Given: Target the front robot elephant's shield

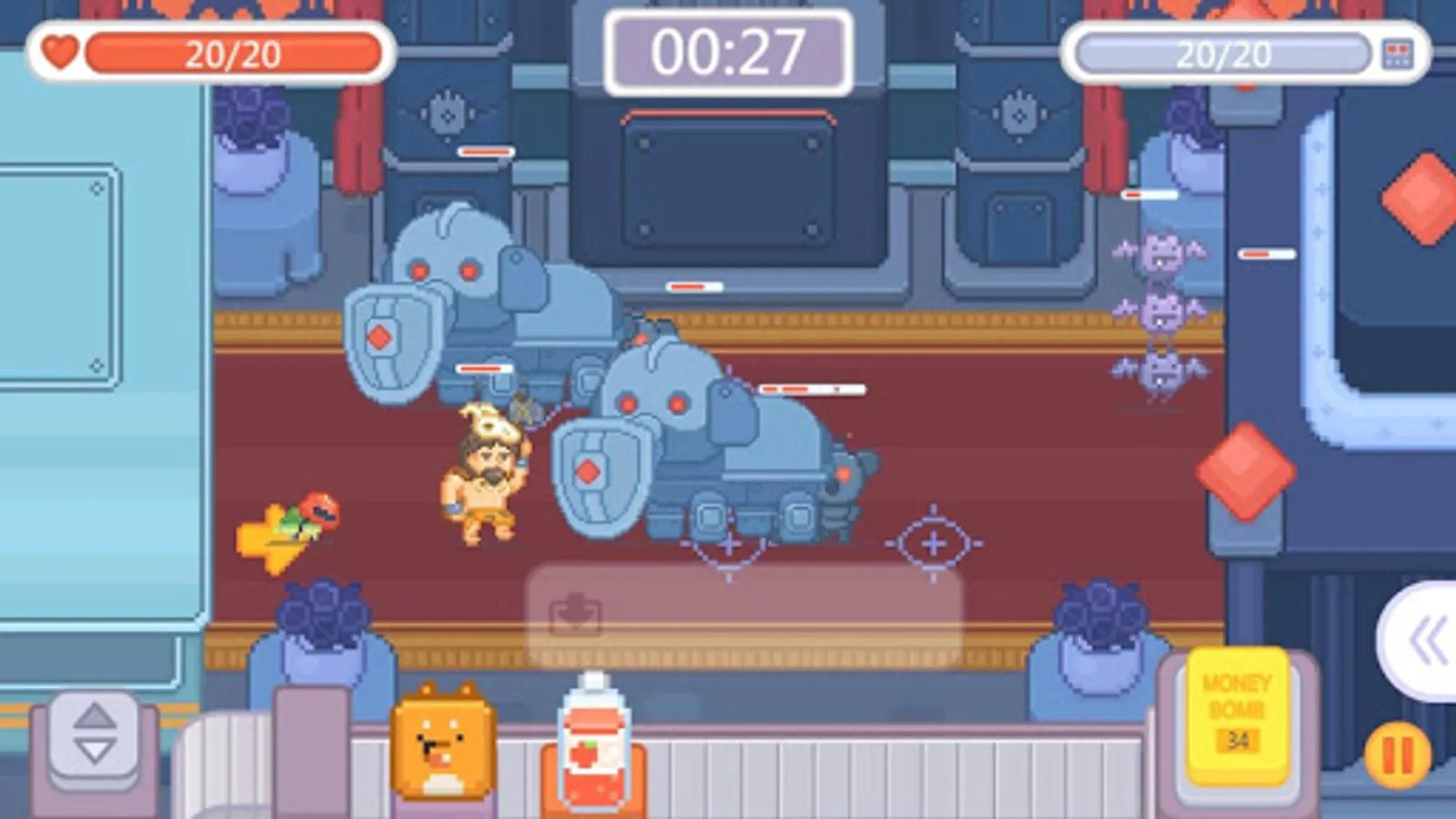Looking at the screenshot, I should (591, 473).
